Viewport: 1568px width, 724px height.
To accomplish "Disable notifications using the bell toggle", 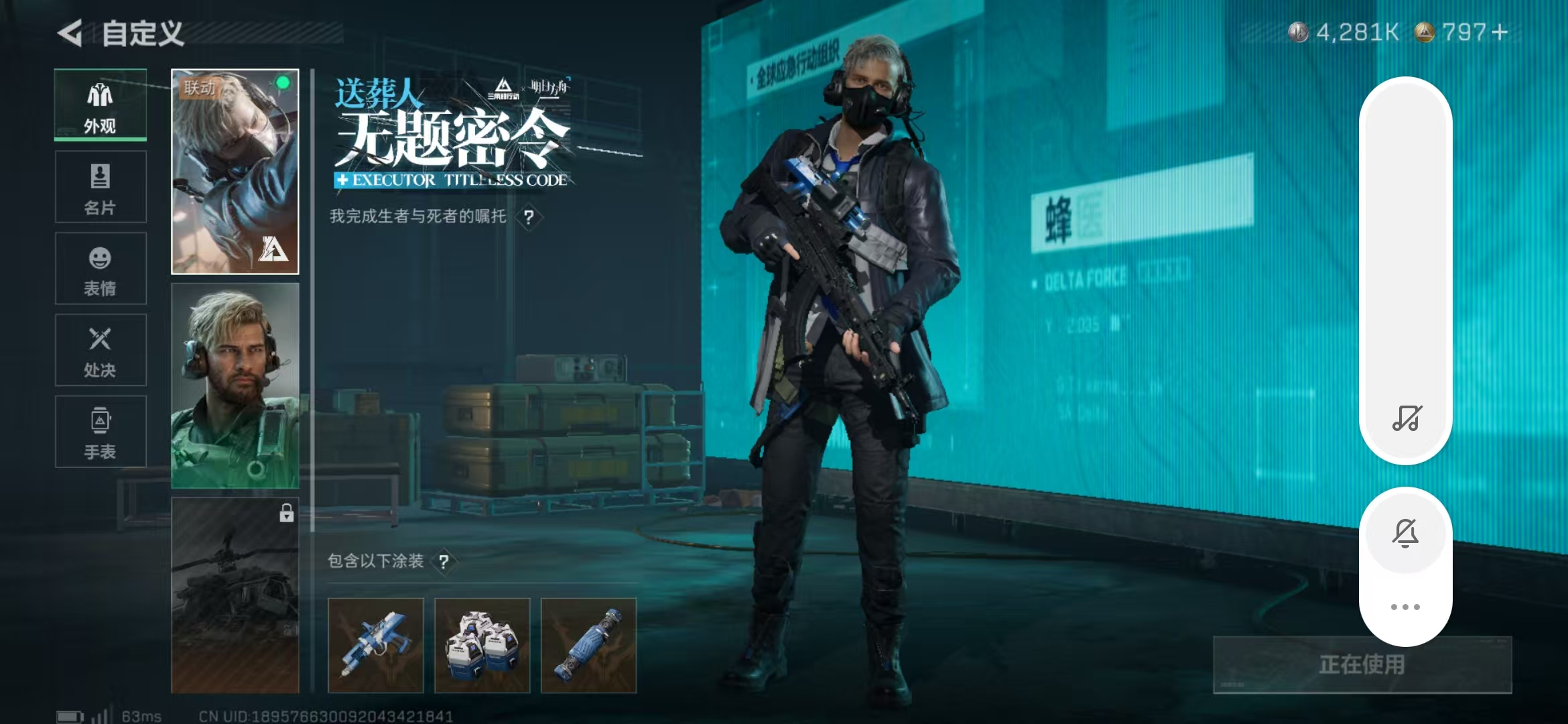I will pos(1405,532).
